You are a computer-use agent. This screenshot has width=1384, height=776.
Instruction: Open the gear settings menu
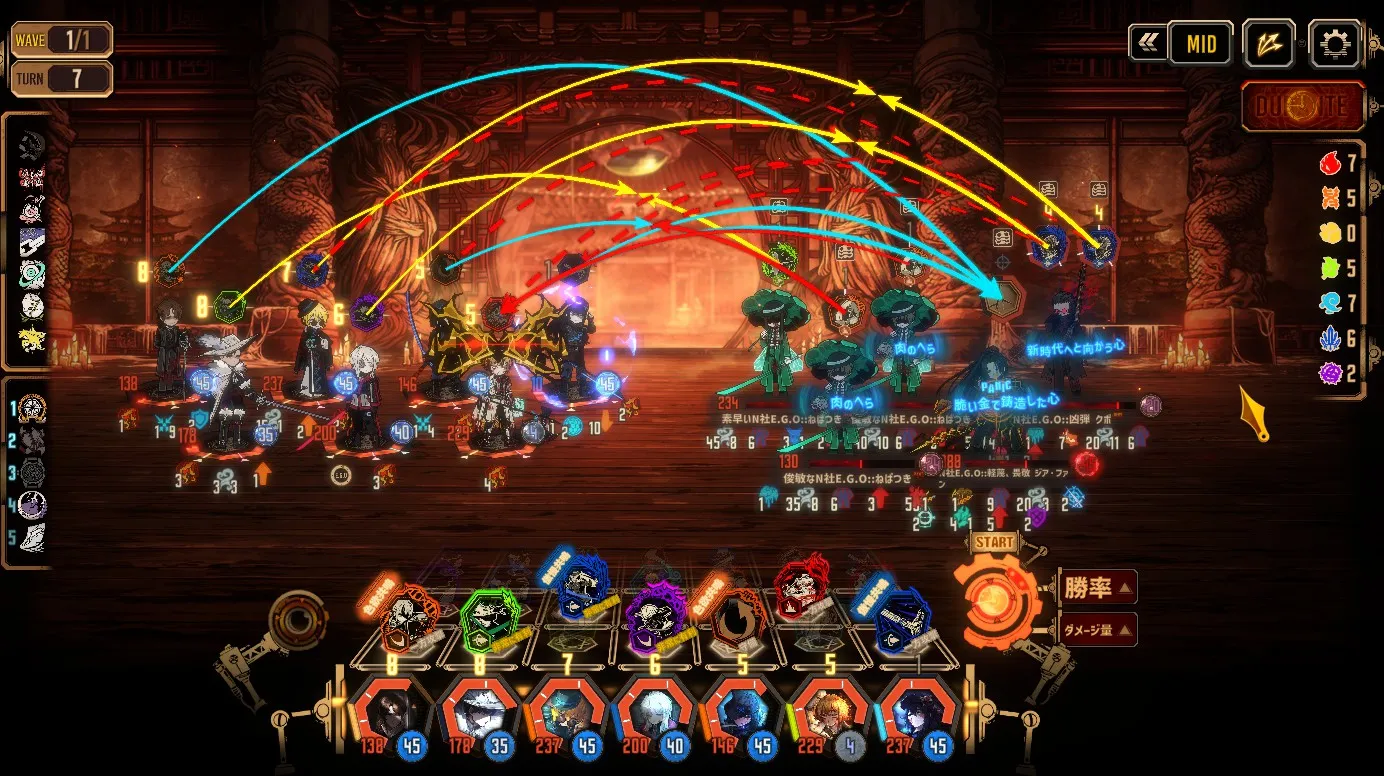point(1334,44)
